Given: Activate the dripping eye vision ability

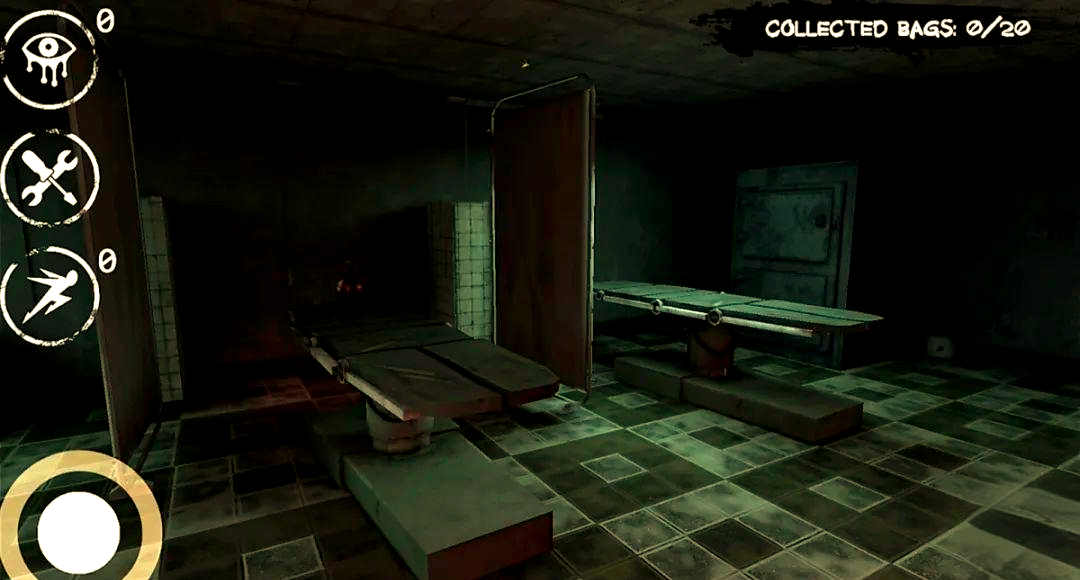Looking at the screenshot, I should click(x=50, y=59).
